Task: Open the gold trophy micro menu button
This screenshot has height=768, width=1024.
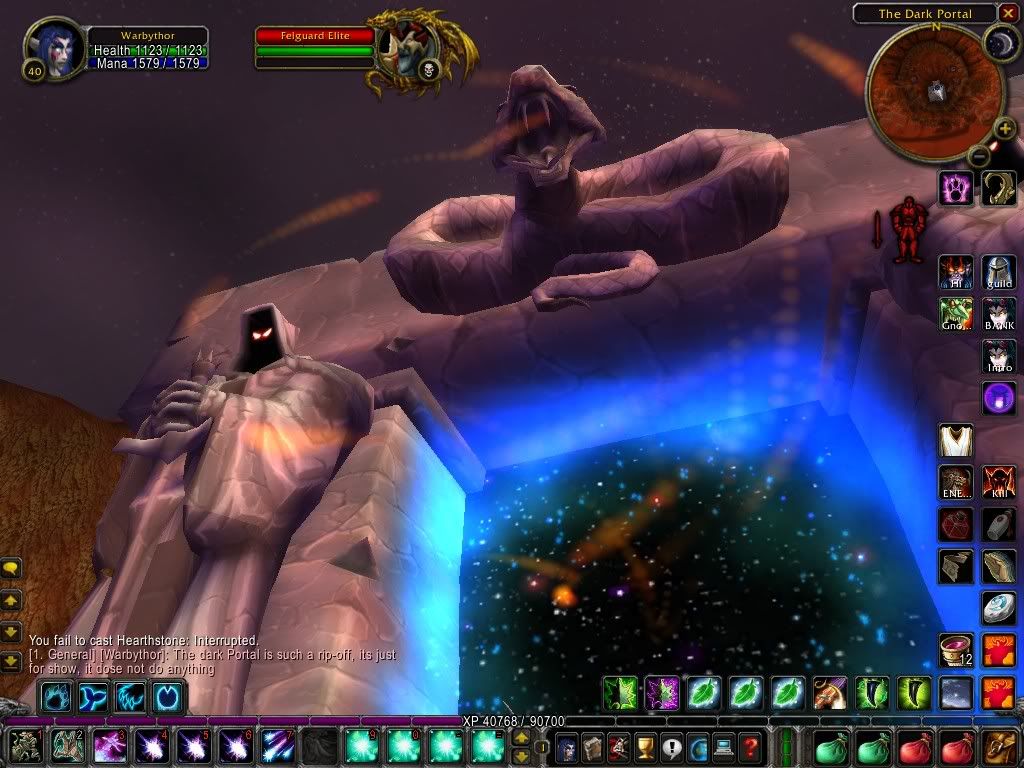Action: click(645, 746)
